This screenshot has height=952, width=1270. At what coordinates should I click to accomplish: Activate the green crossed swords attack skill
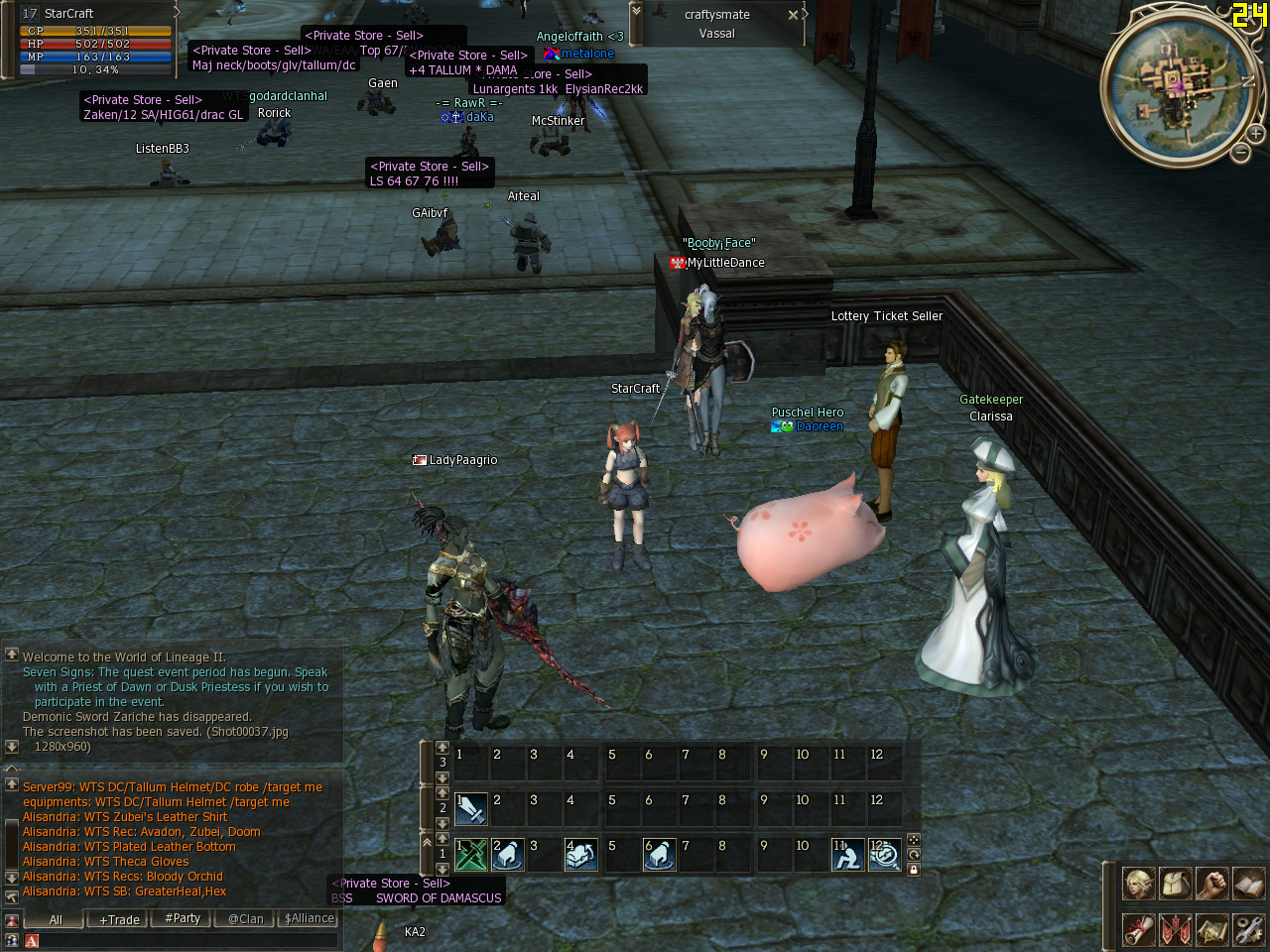click(471, 854)
